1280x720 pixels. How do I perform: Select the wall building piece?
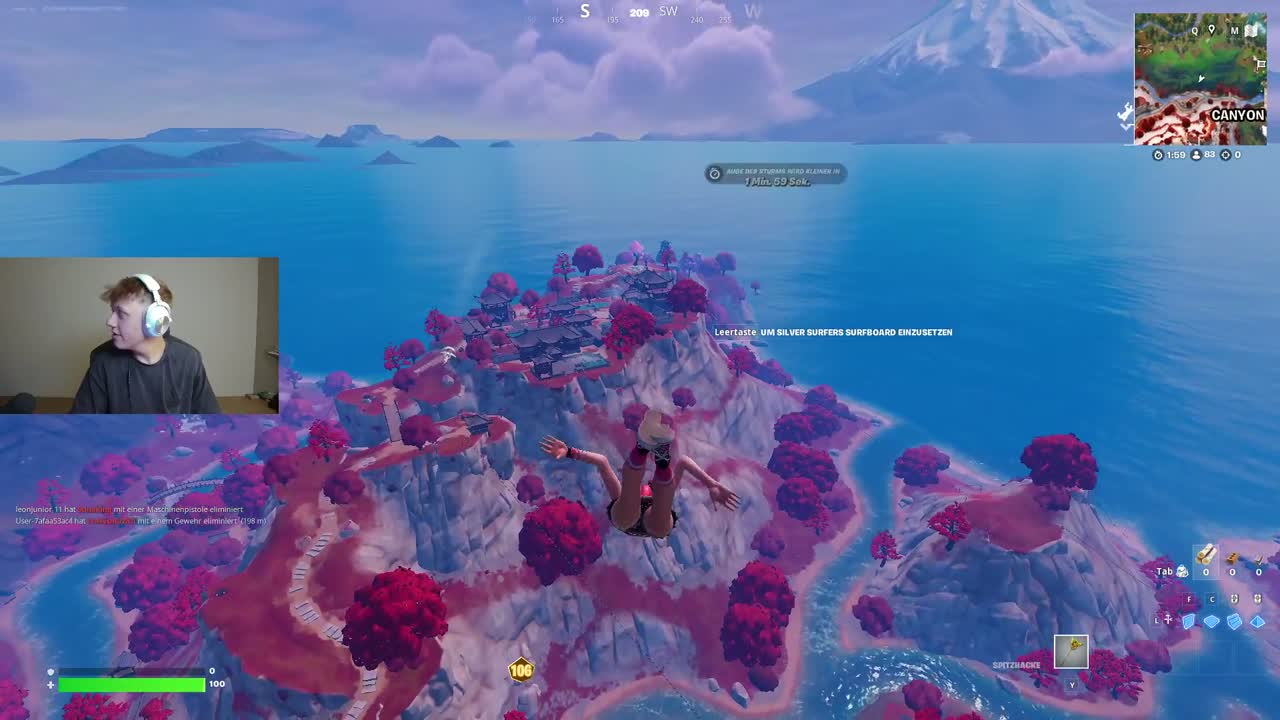(x=1189, y=621)
